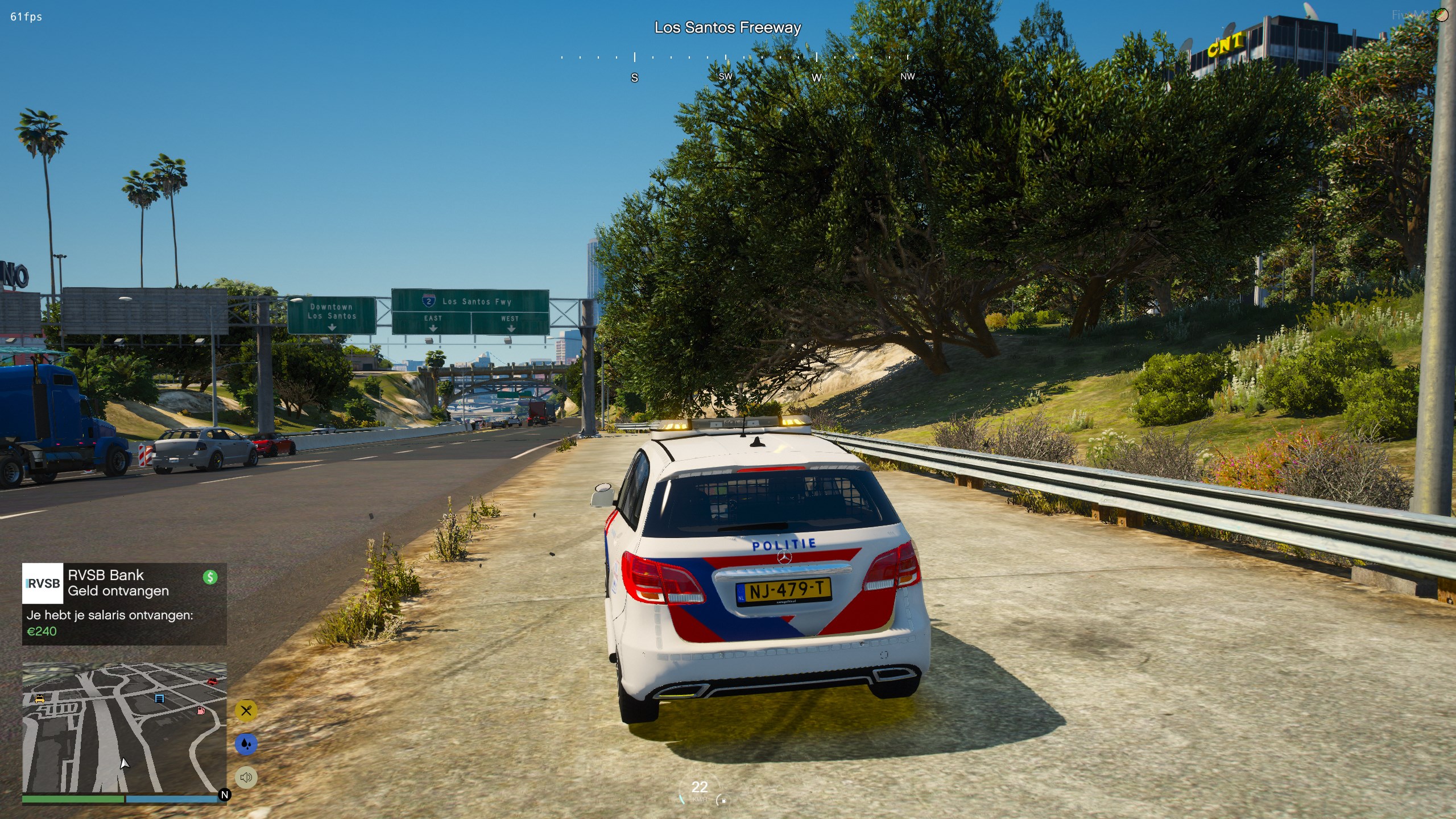Click the player arrow on the minimap
The height and width of the screenshot is (819, 1456).
125,763
